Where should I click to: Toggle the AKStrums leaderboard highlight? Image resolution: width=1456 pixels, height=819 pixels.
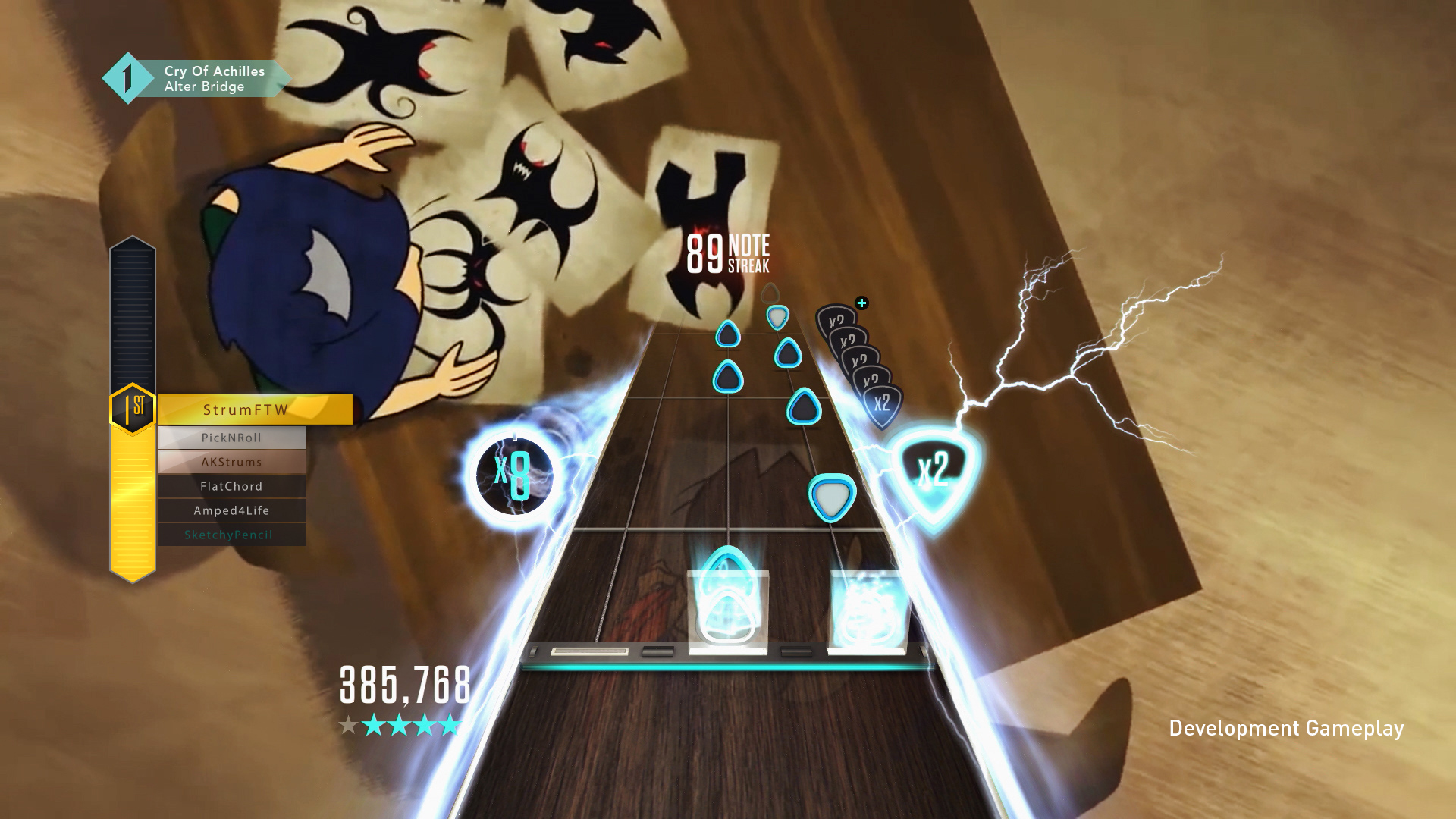(x=232, y=461)
